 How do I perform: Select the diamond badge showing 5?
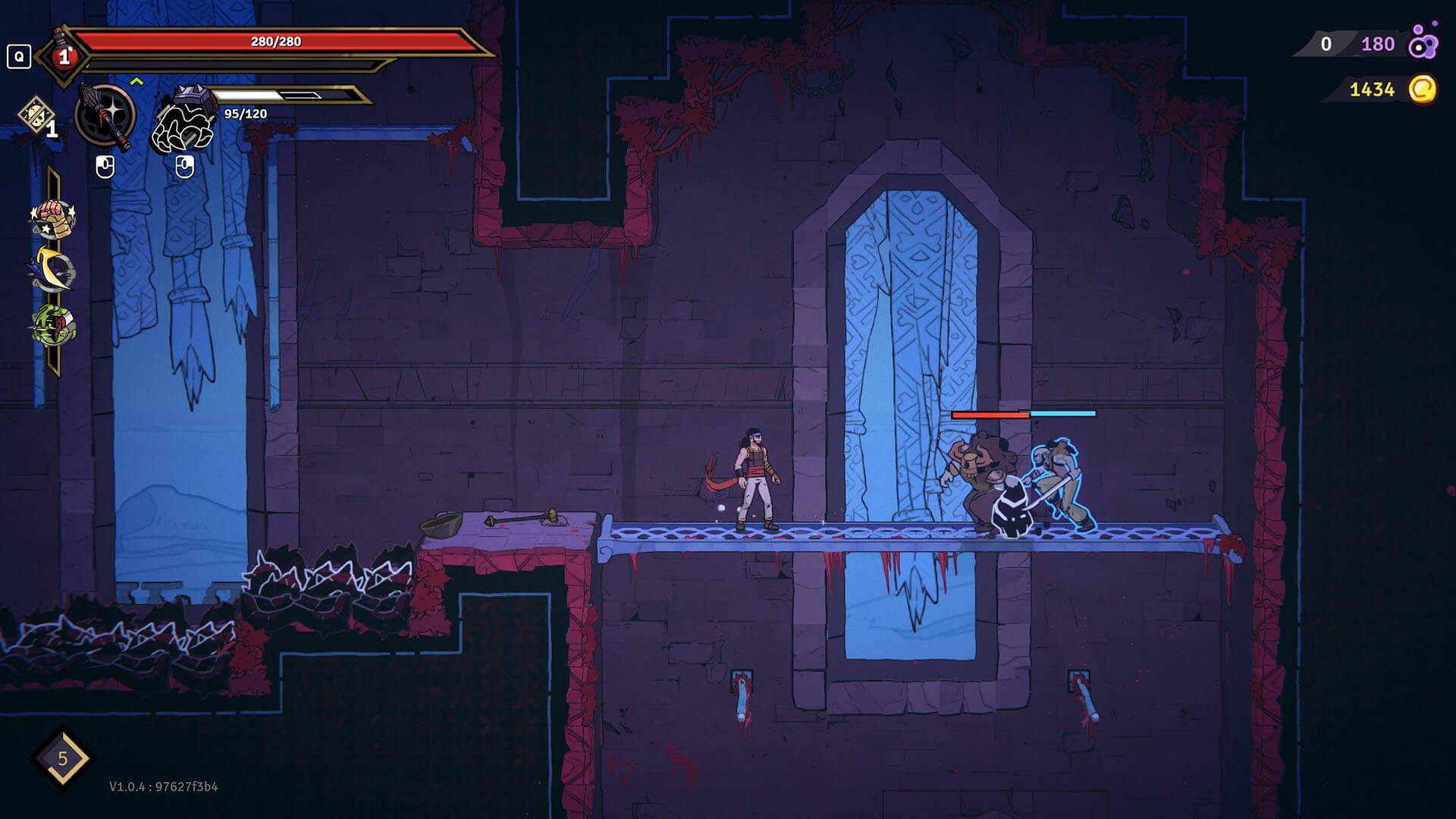62,758
